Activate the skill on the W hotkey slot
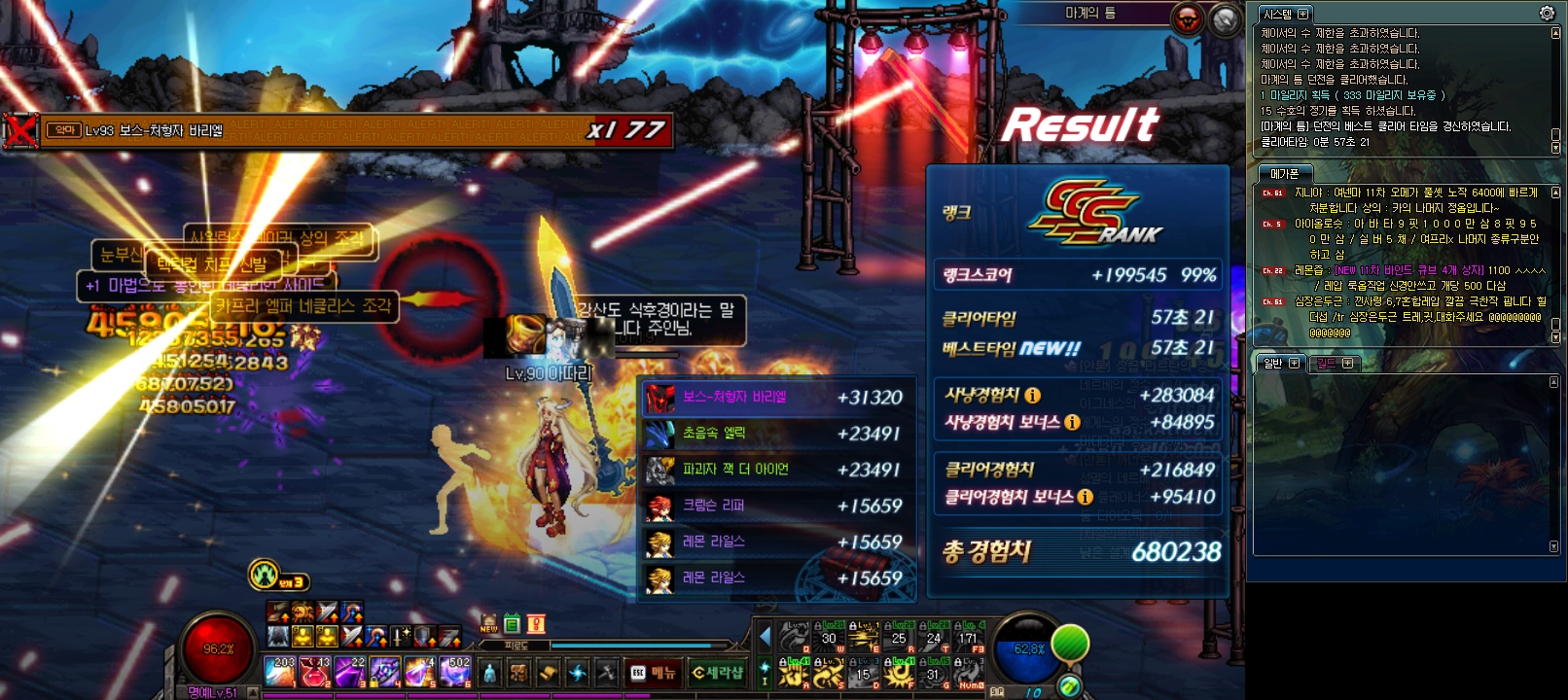1568x700 pixels. tap(829, 637)
